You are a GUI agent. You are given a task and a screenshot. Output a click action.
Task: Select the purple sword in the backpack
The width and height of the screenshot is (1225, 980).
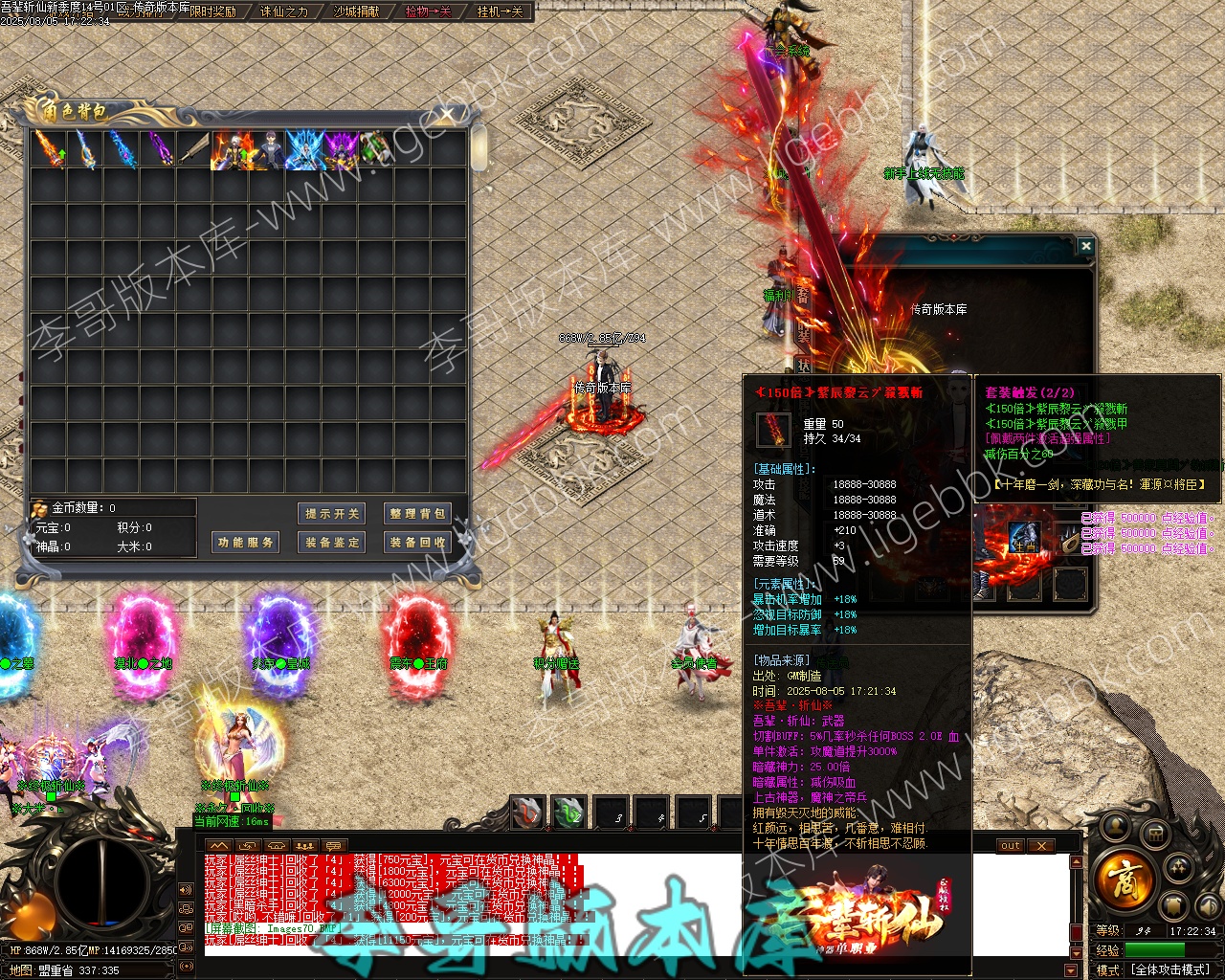pos(158,150)
